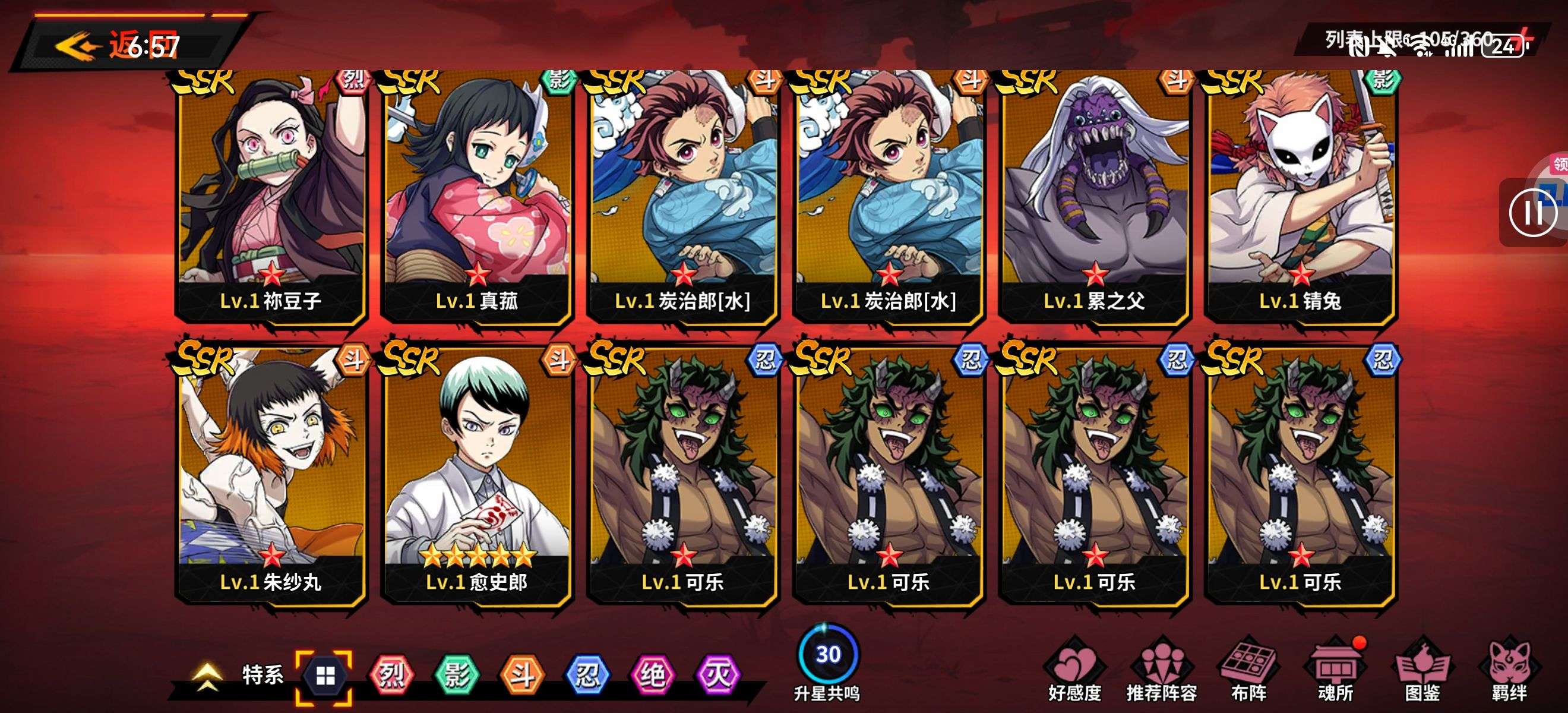Show all types with the grid filter
This screenshot has width=1568, height=713.
[x=324, y=675]
